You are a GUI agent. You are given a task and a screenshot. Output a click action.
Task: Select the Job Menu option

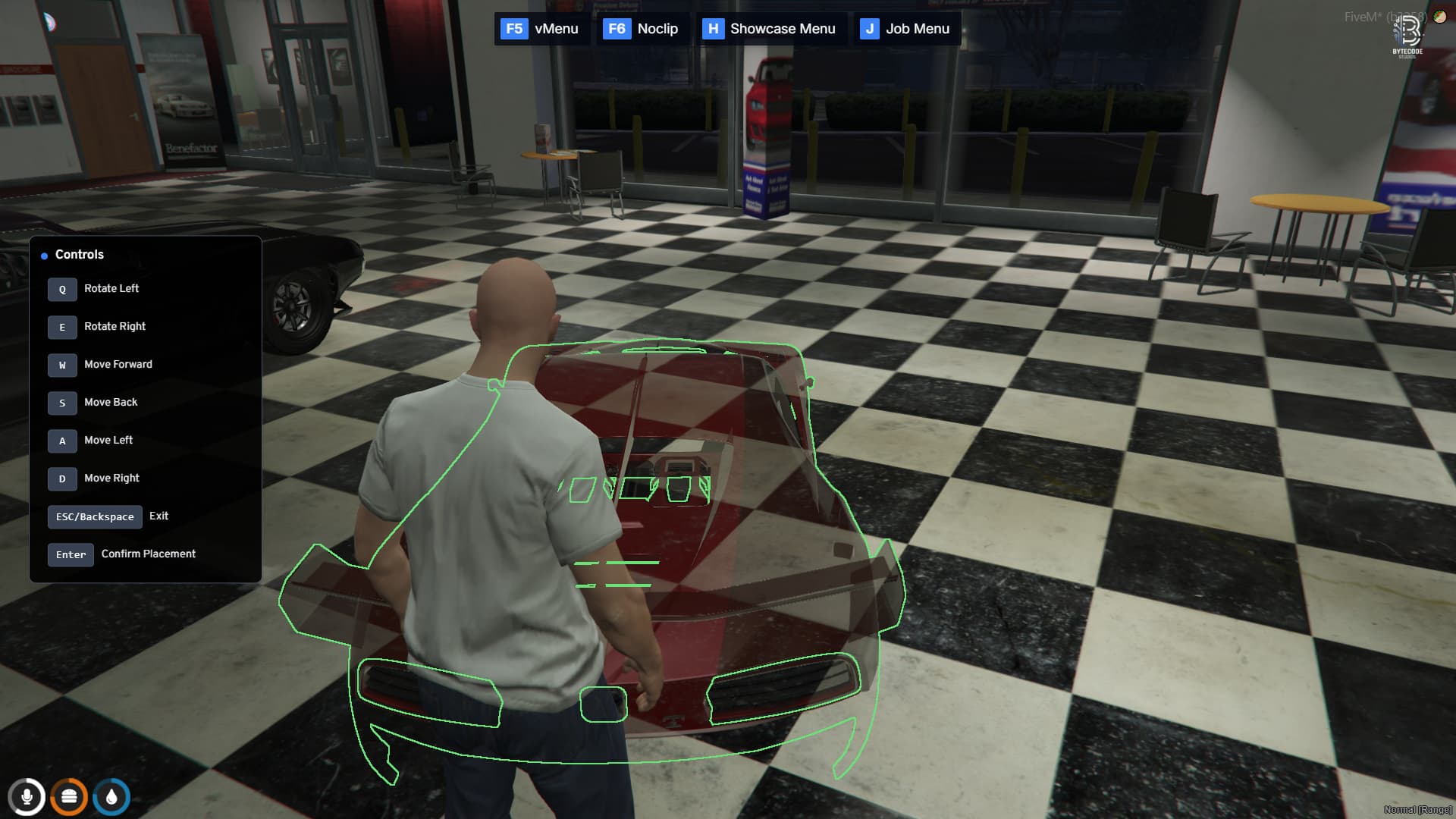click(x=917, y=29)
